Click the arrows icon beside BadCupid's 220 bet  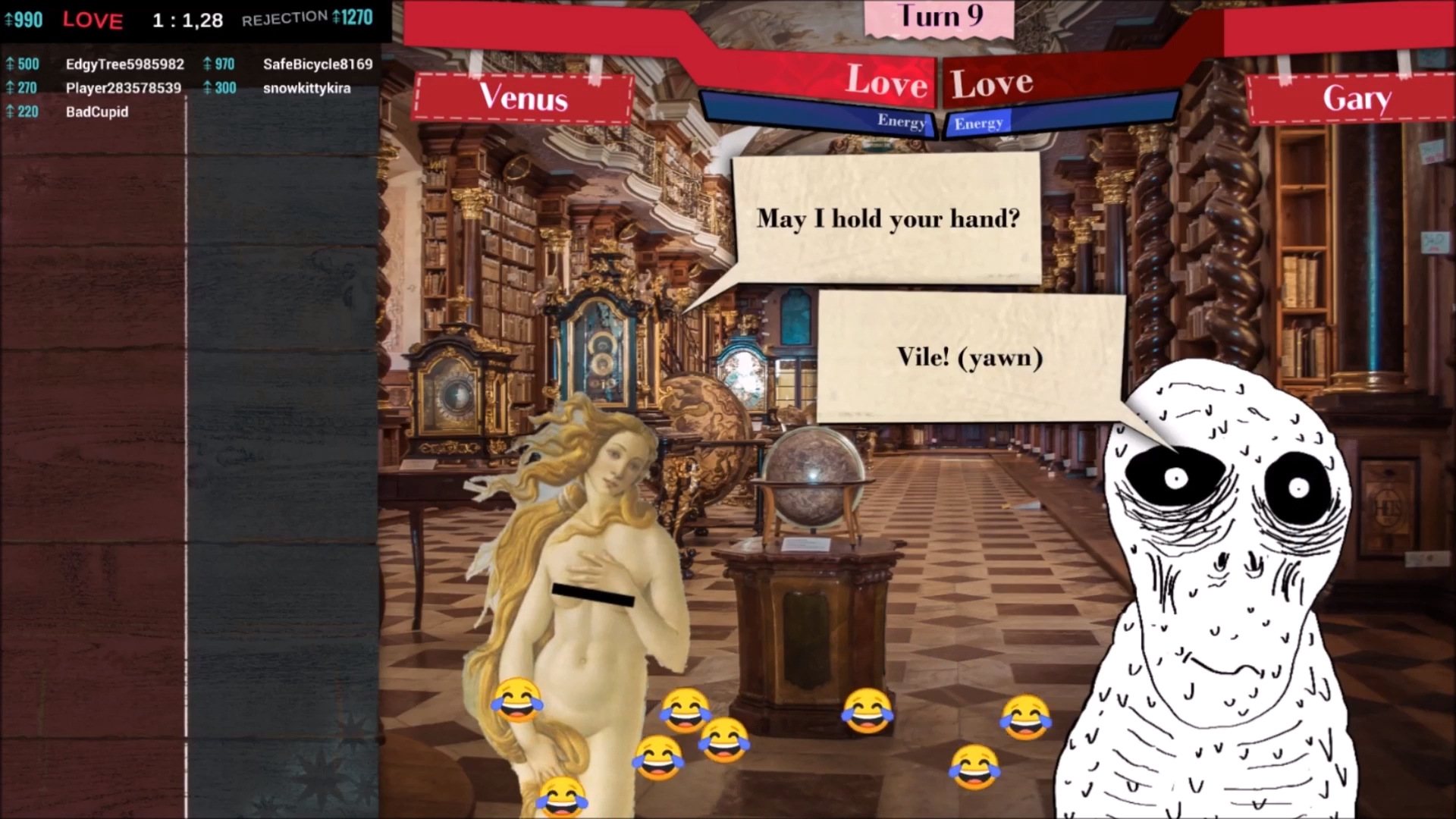[10, 111]
